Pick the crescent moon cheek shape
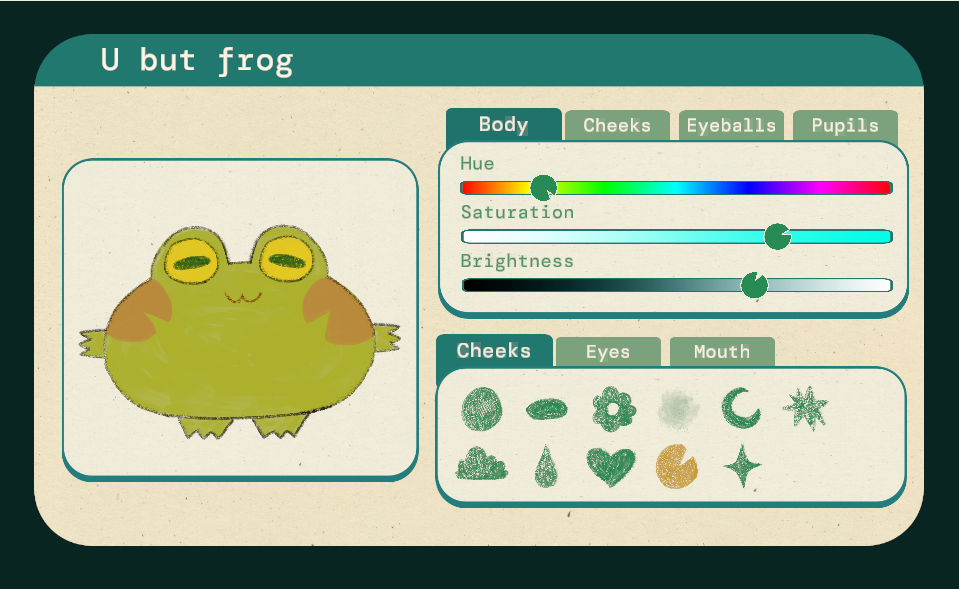The height and width of the screenshot is (589, 959). coord(741,408)
